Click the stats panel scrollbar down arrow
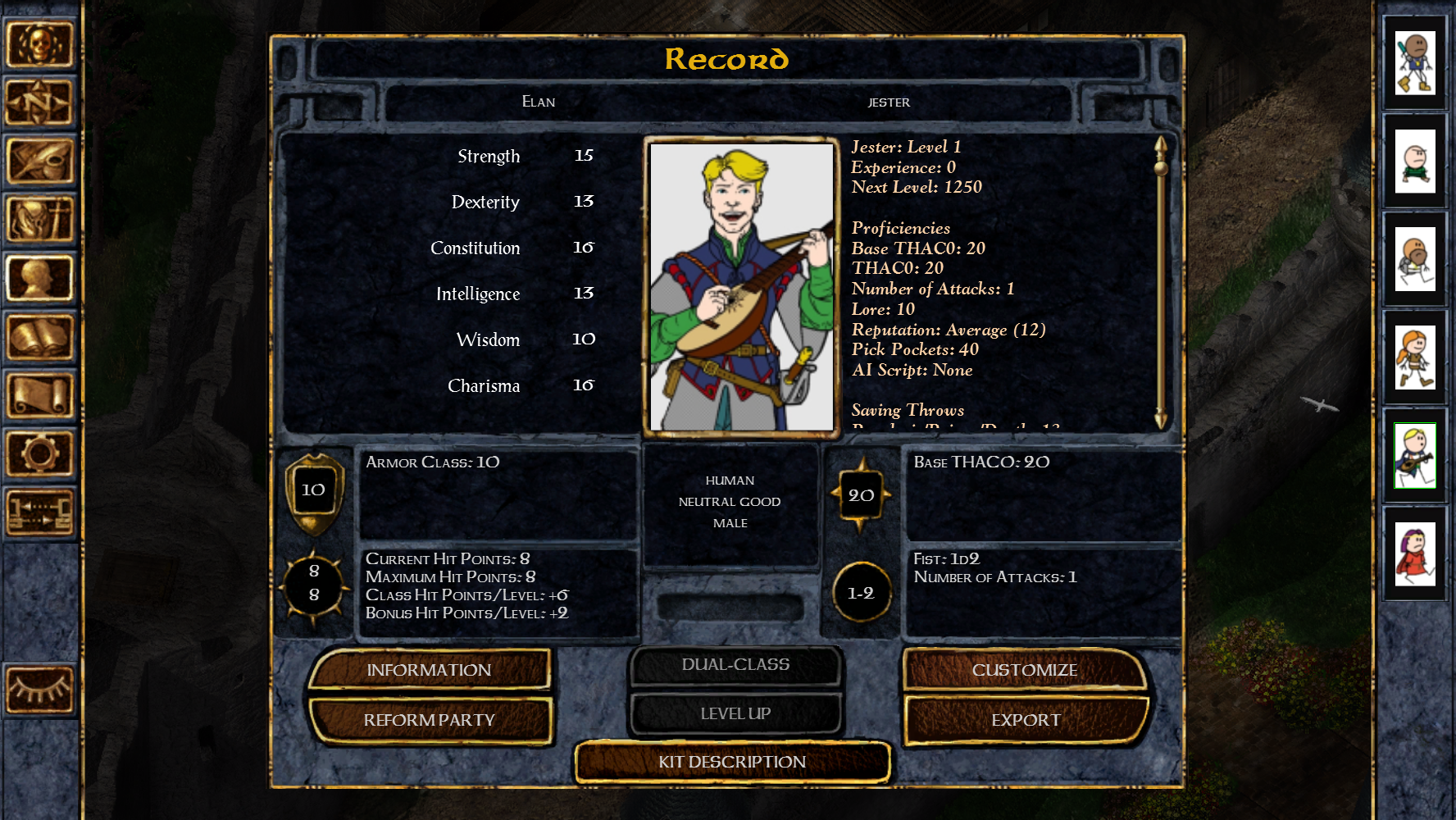This screenshot has width=1456, height=820. pos(1161,419)
